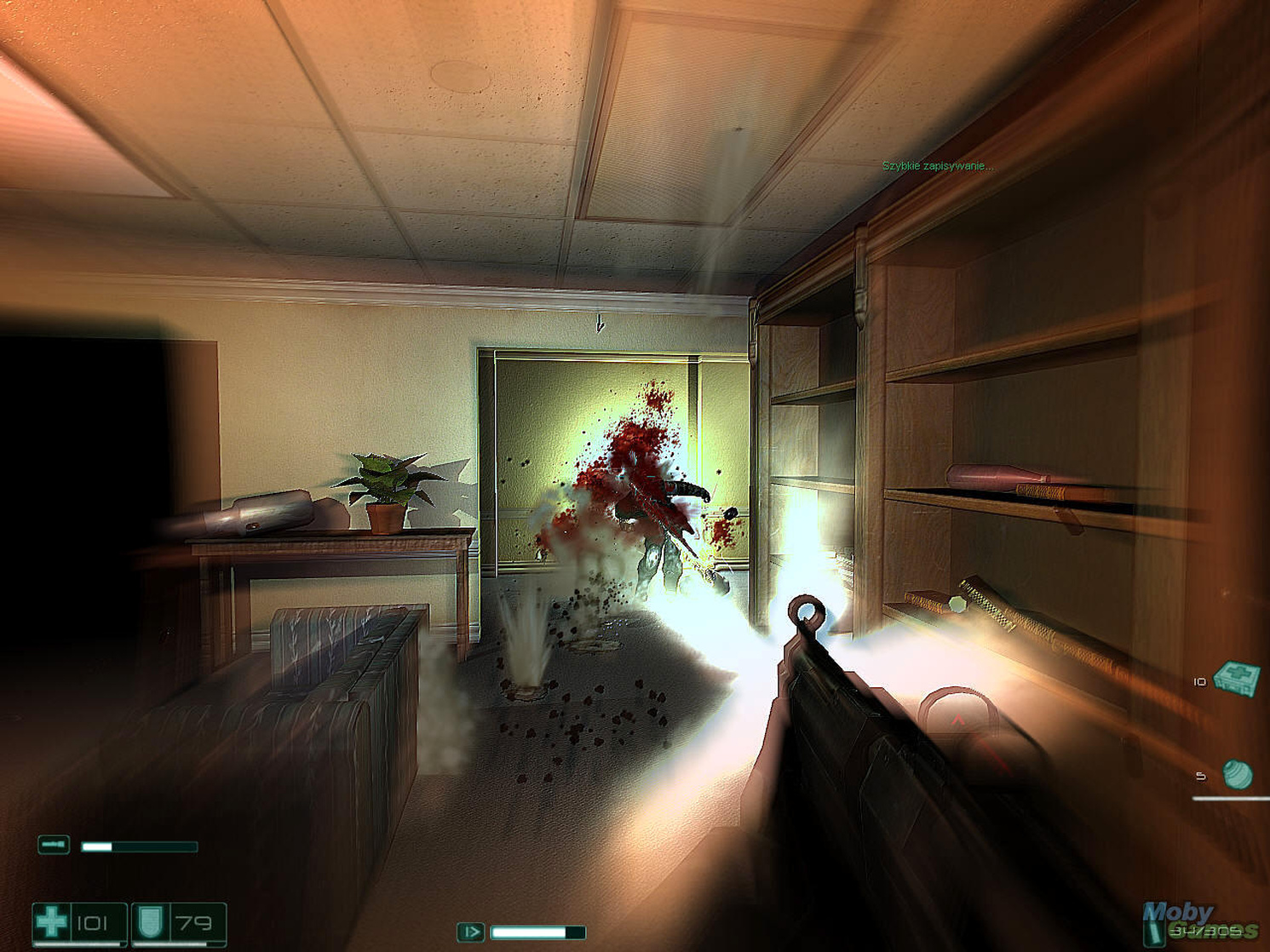Image resolution: width=1270 pixels, height=952 pixels.
Task: Select the health cross icon
Action: 53,920
